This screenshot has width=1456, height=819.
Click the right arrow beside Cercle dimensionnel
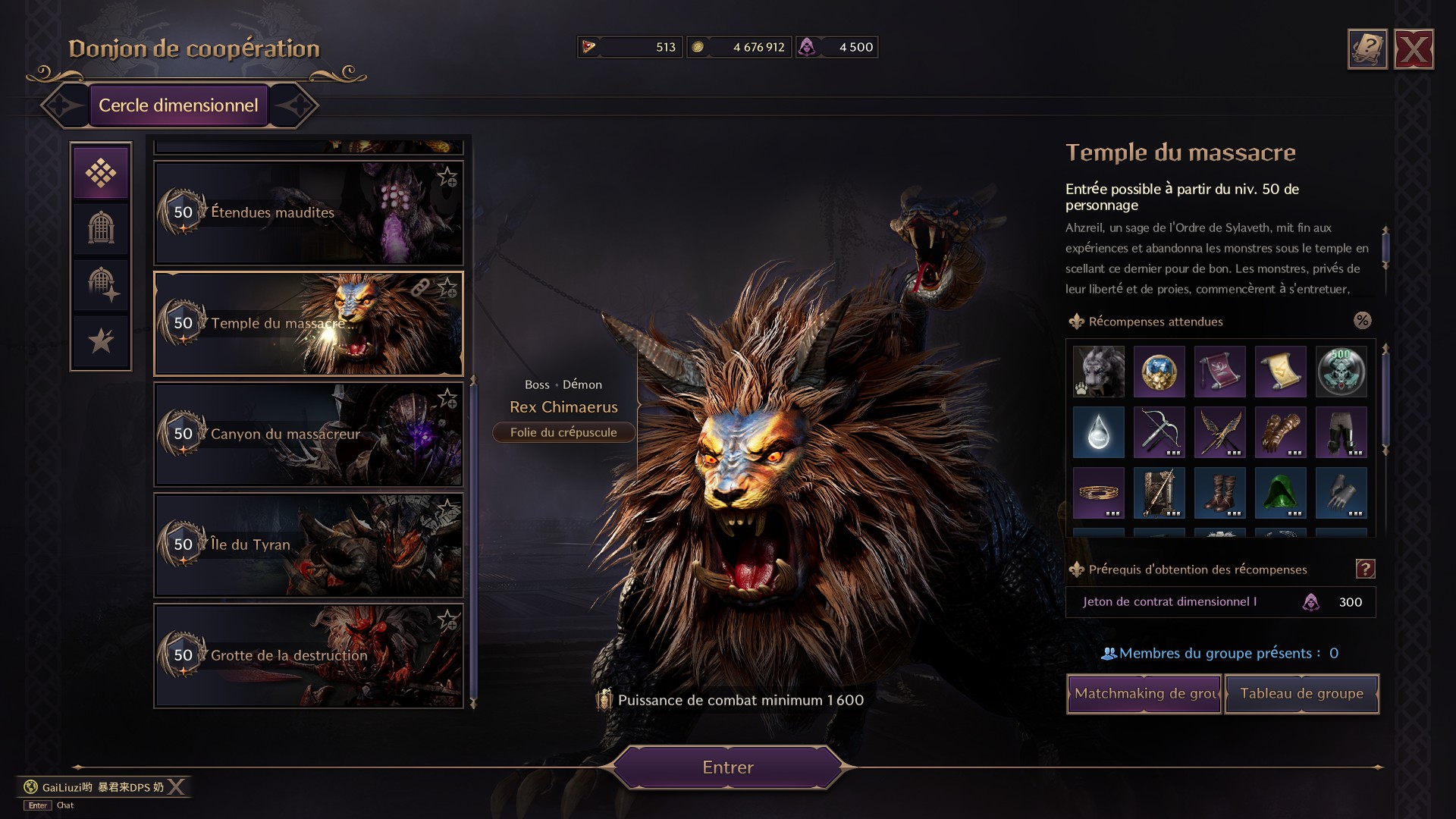(x=301, y=105)
